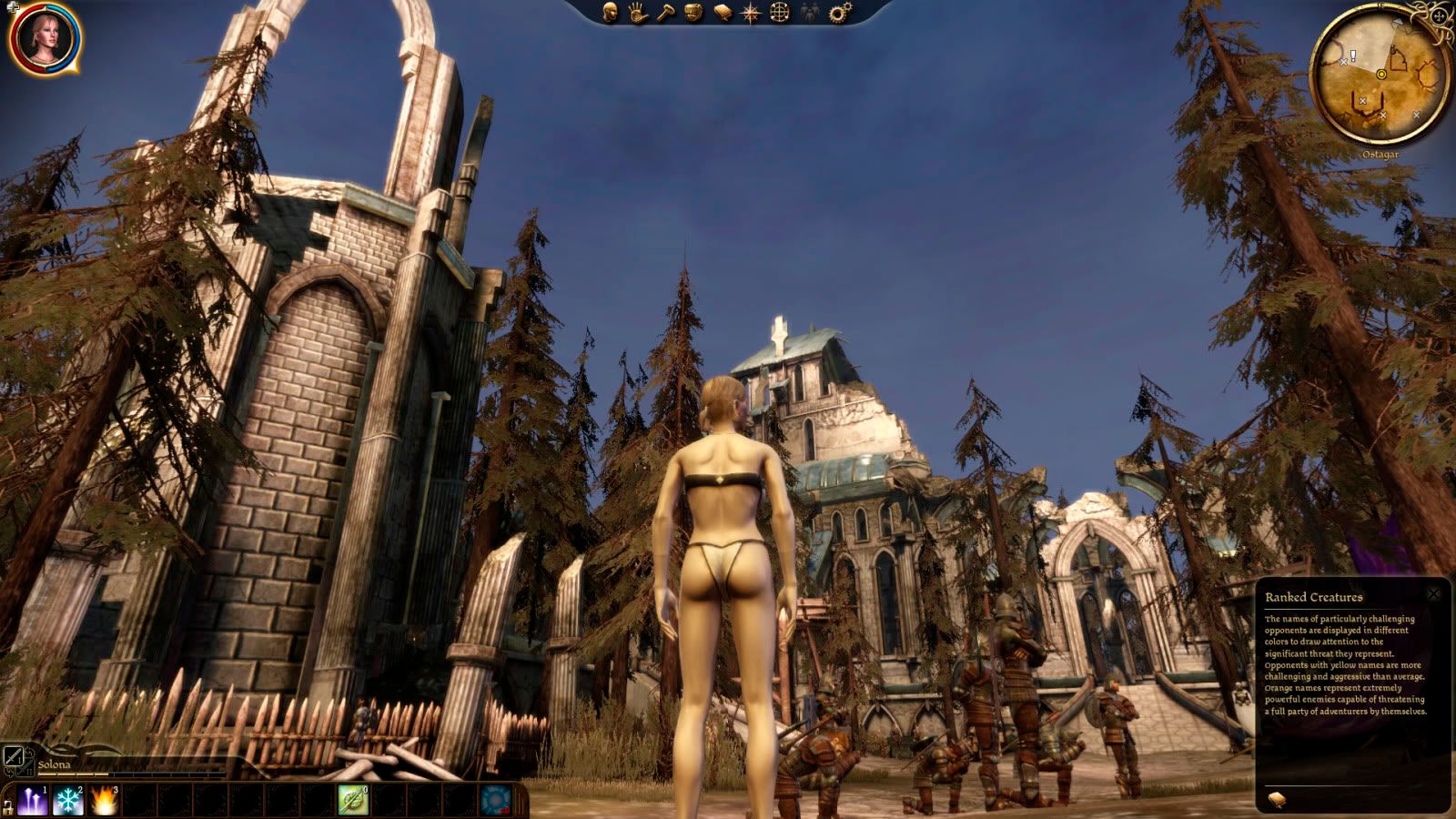Open the skills hand icon
Viewport: 1456px width, 819px height.
click(637, 13)
